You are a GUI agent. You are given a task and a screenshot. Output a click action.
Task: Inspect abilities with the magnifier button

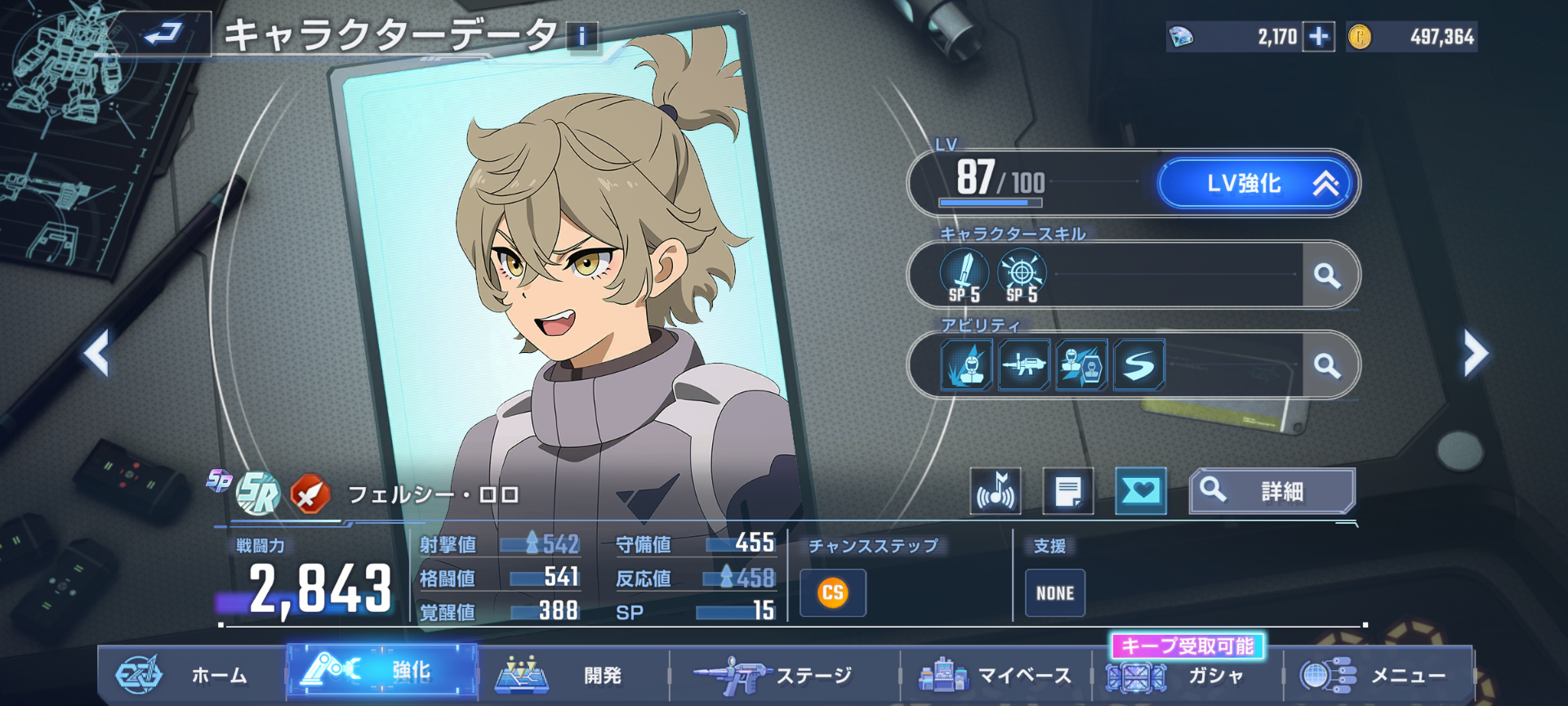[x=1328, y=365]
